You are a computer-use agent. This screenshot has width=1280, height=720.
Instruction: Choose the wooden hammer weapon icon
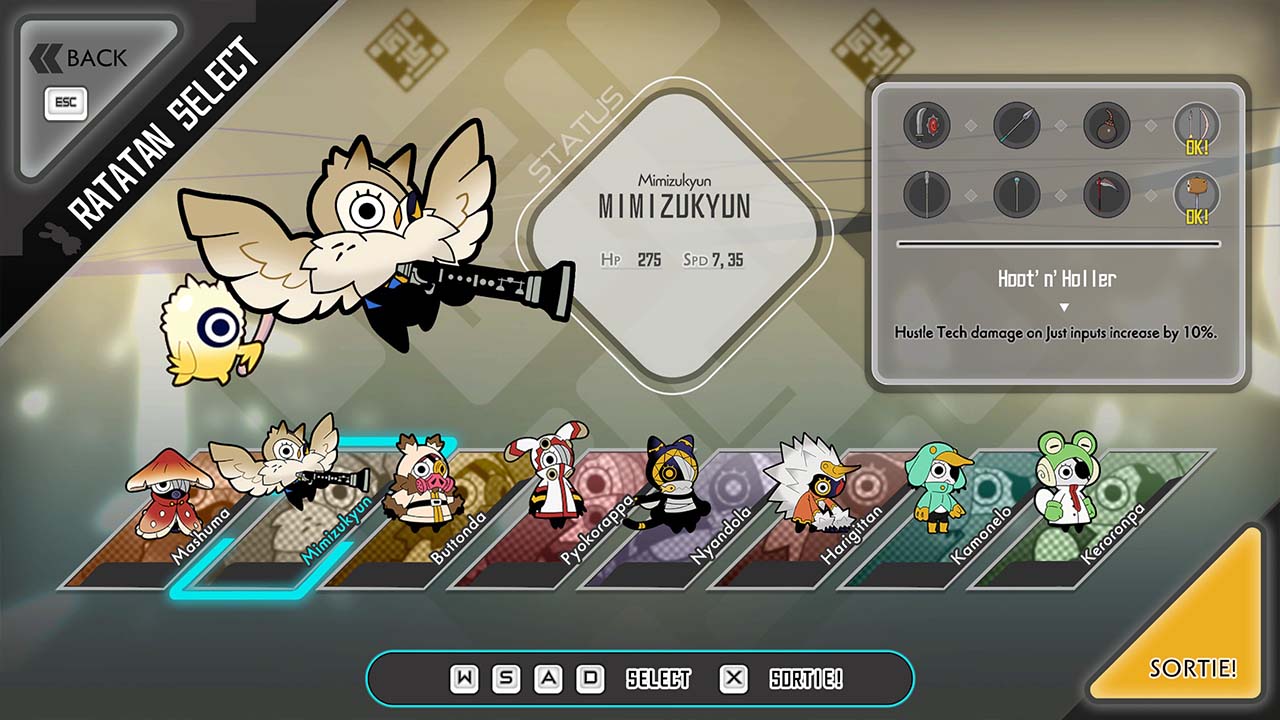pyautogui.click(x=1196, y=195)
